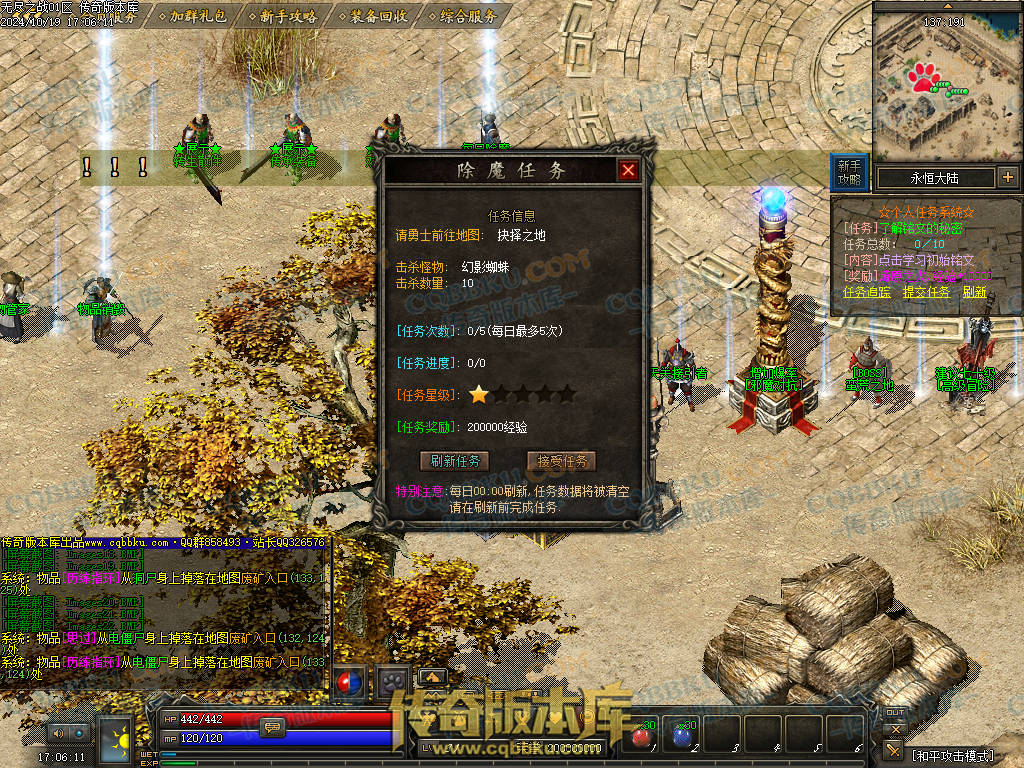Image resolution: width=1024 pixels, height=768 pixels.
Task: Click the red-blue orb button
Action: click(348, 682)
